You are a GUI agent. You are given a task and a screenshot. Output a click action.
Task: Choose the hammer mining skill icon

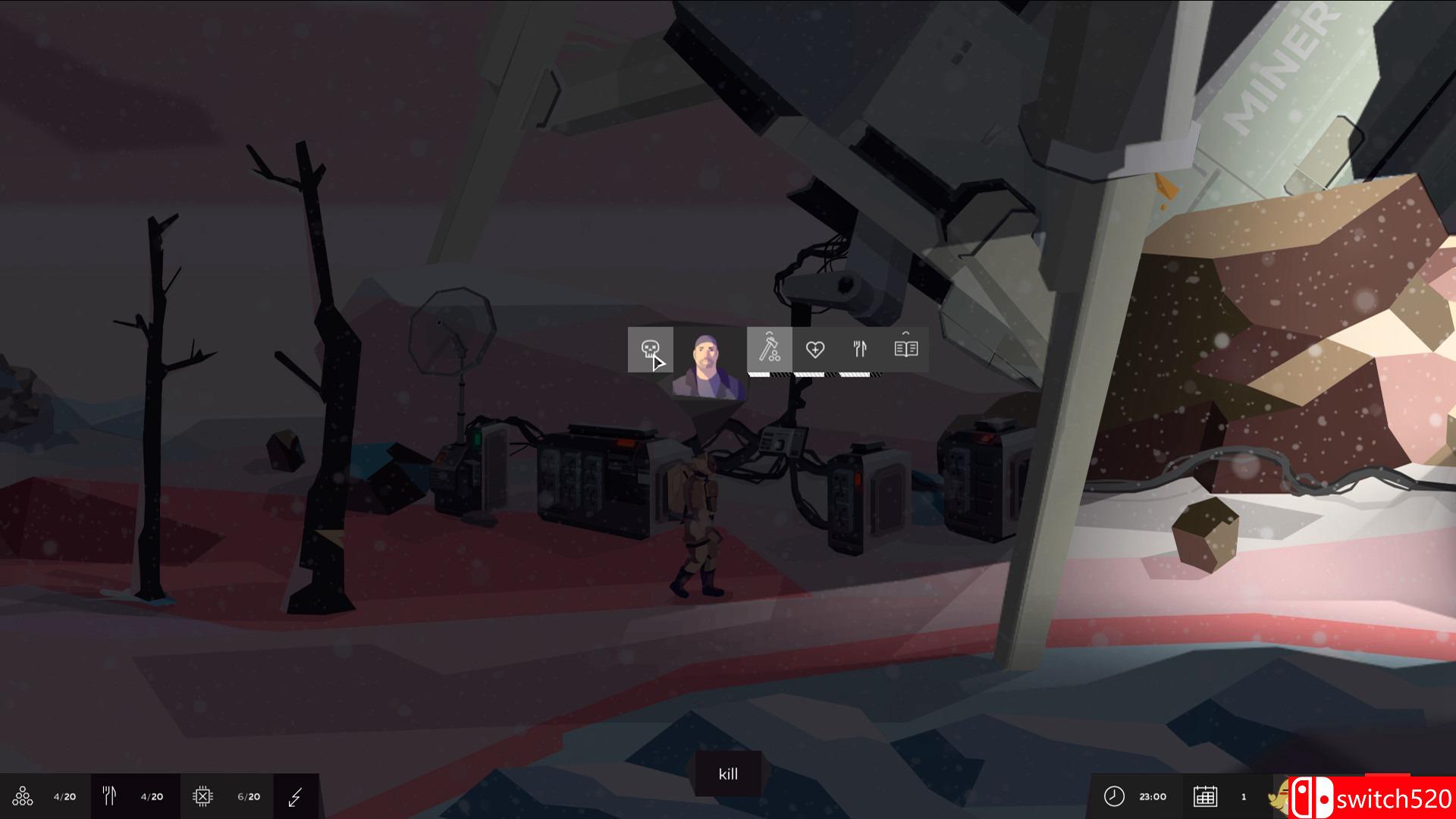click(769, 349)
